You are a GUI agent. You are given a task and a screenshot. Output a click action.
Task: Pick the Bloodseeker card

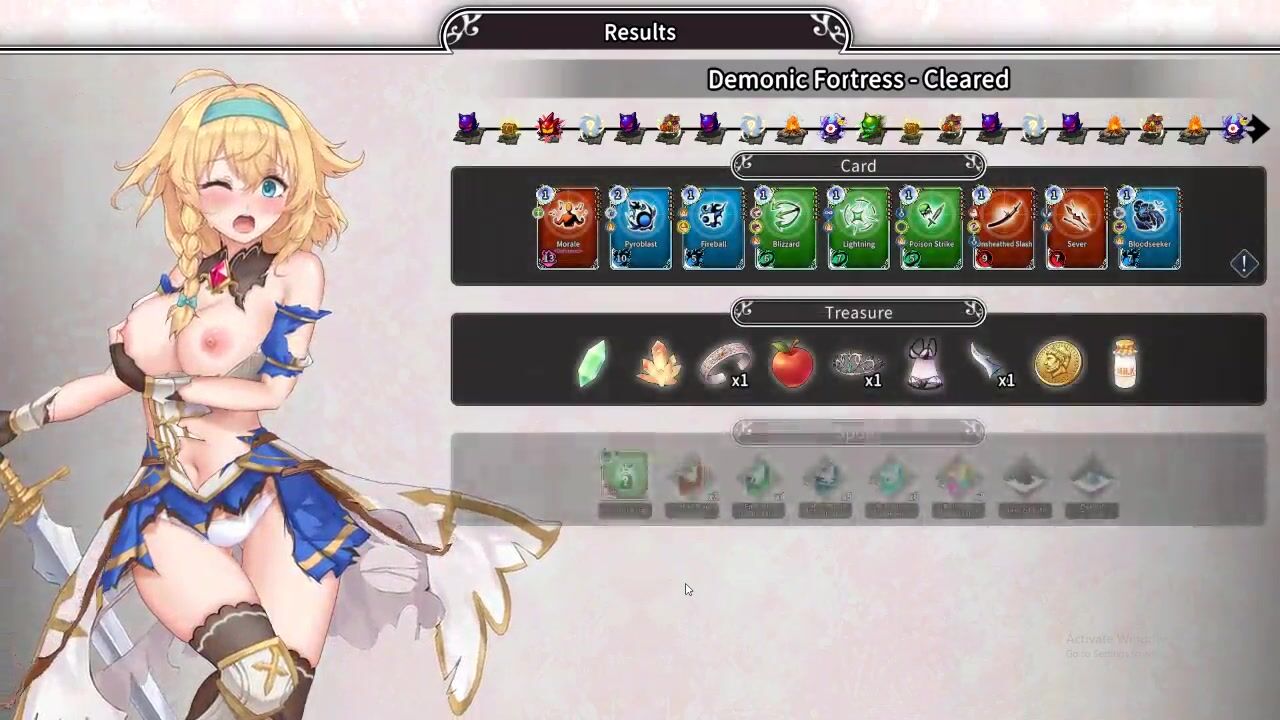(x=1149, y=228)
